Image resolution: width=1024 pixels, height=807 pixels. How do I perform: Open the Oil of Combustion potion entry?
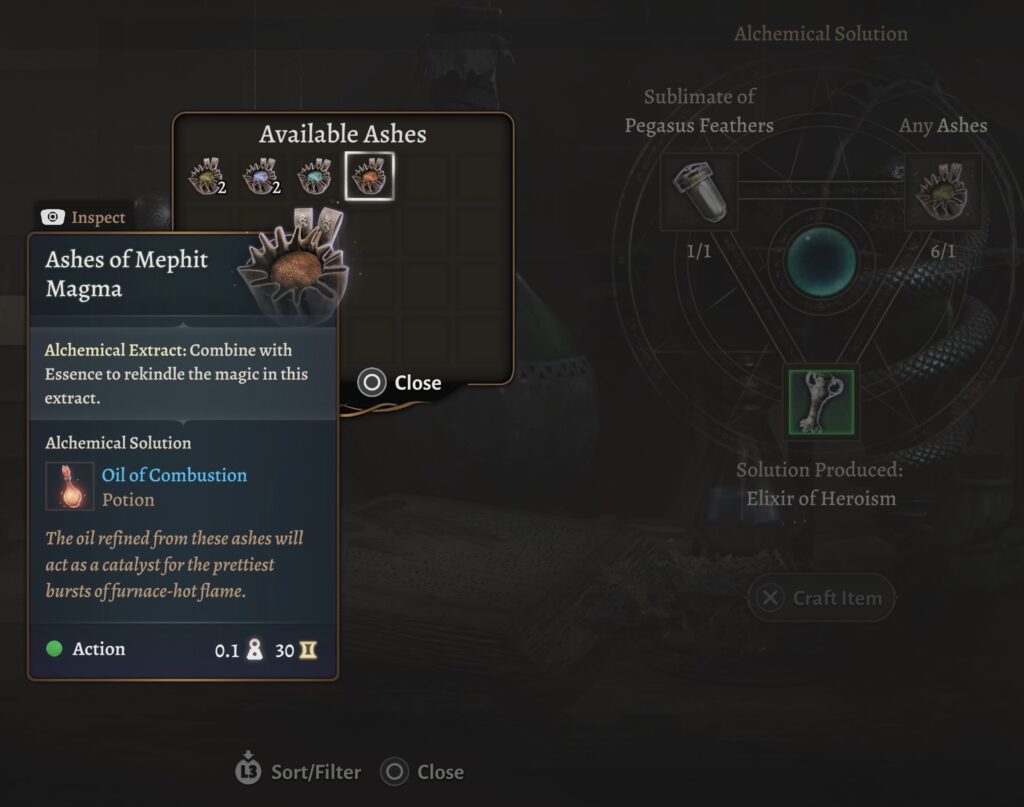point(174,475)
